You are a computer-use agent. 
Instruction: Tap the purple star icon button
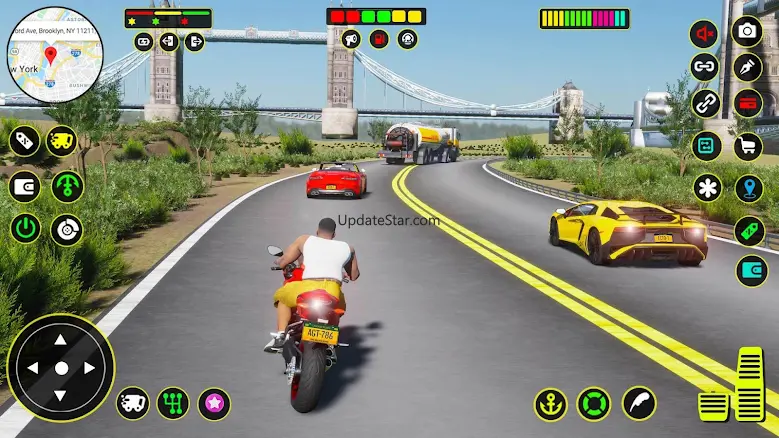tap(214, 403)
